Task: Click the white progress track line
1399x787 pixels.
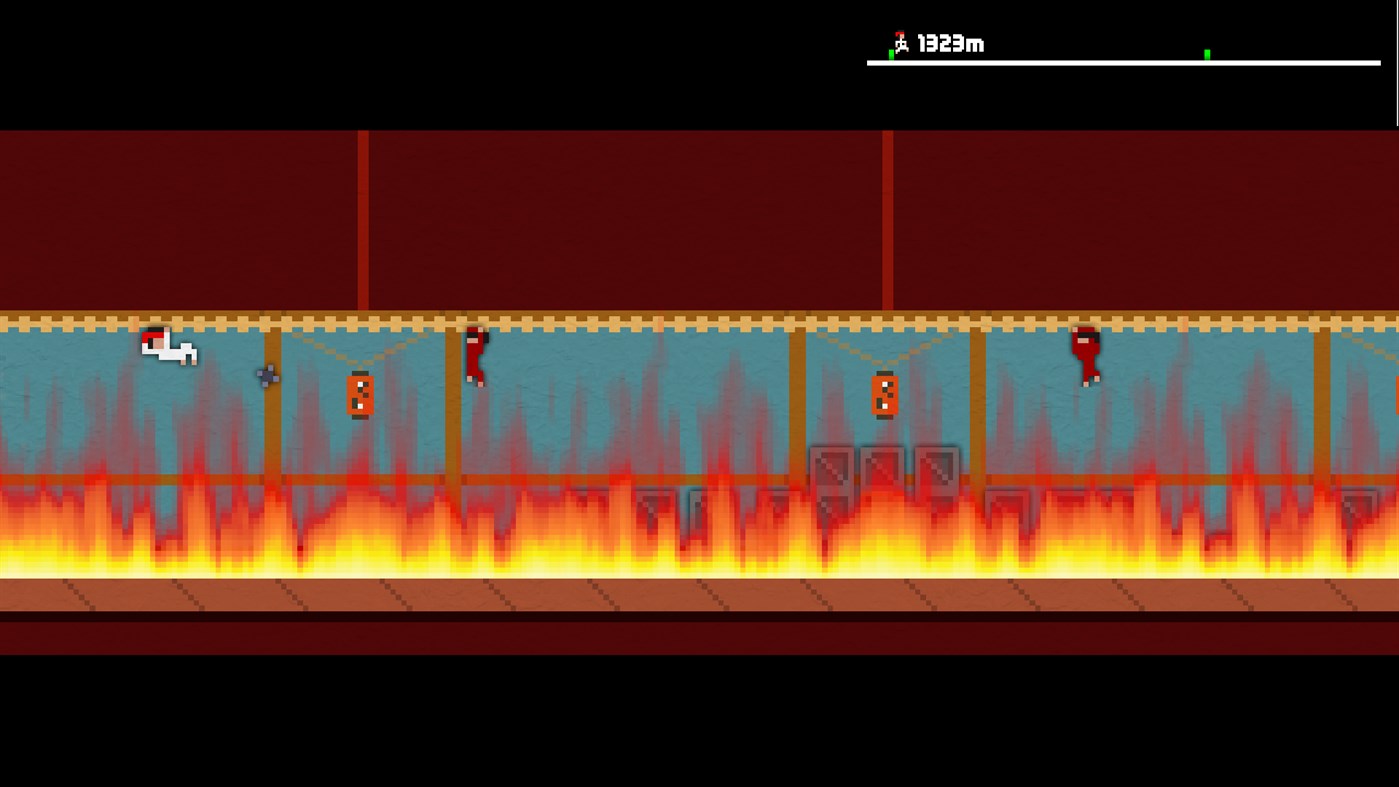Action: coord(1100,62)
